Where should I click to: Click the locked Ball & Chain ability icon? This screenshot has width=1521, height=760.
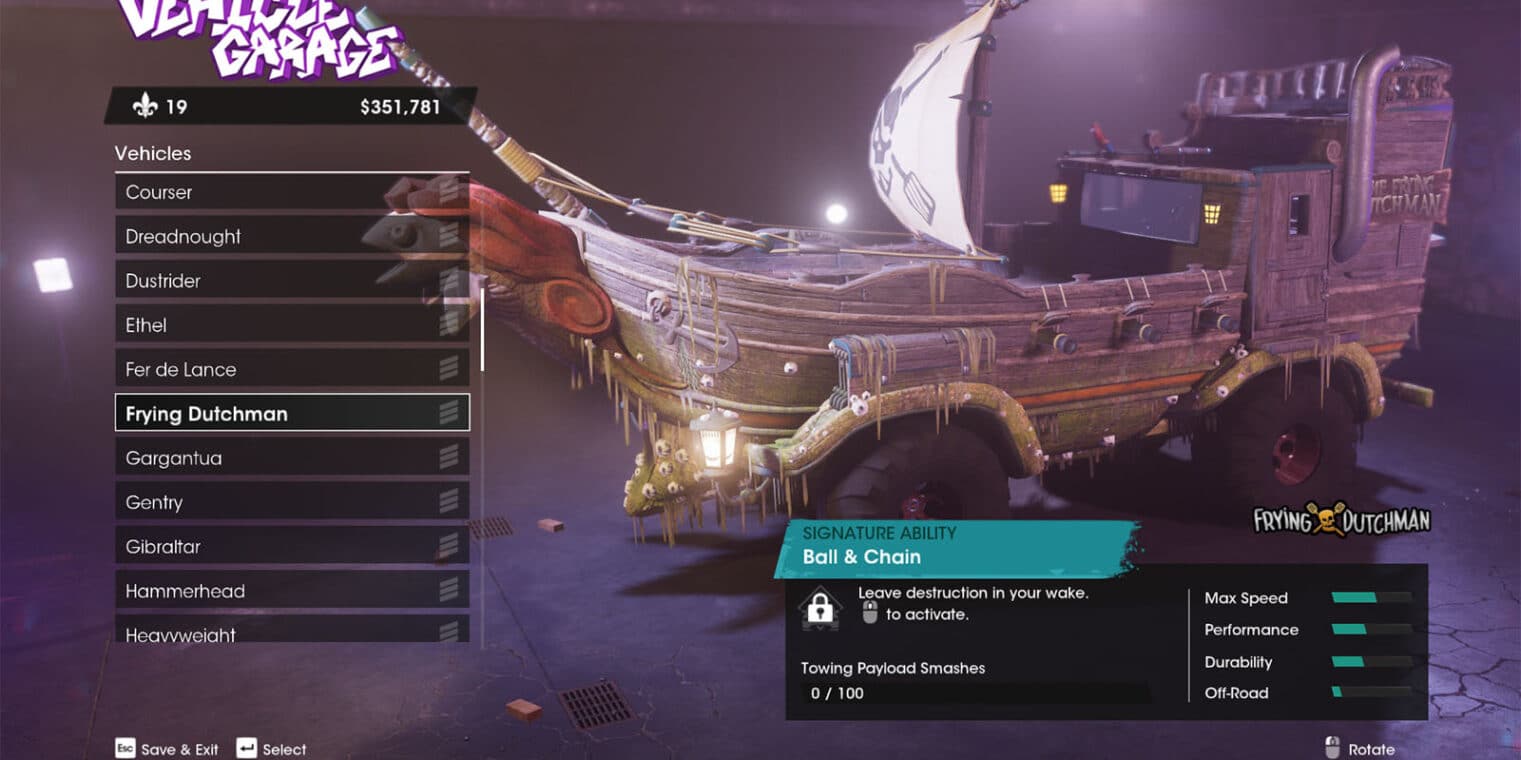820,607
